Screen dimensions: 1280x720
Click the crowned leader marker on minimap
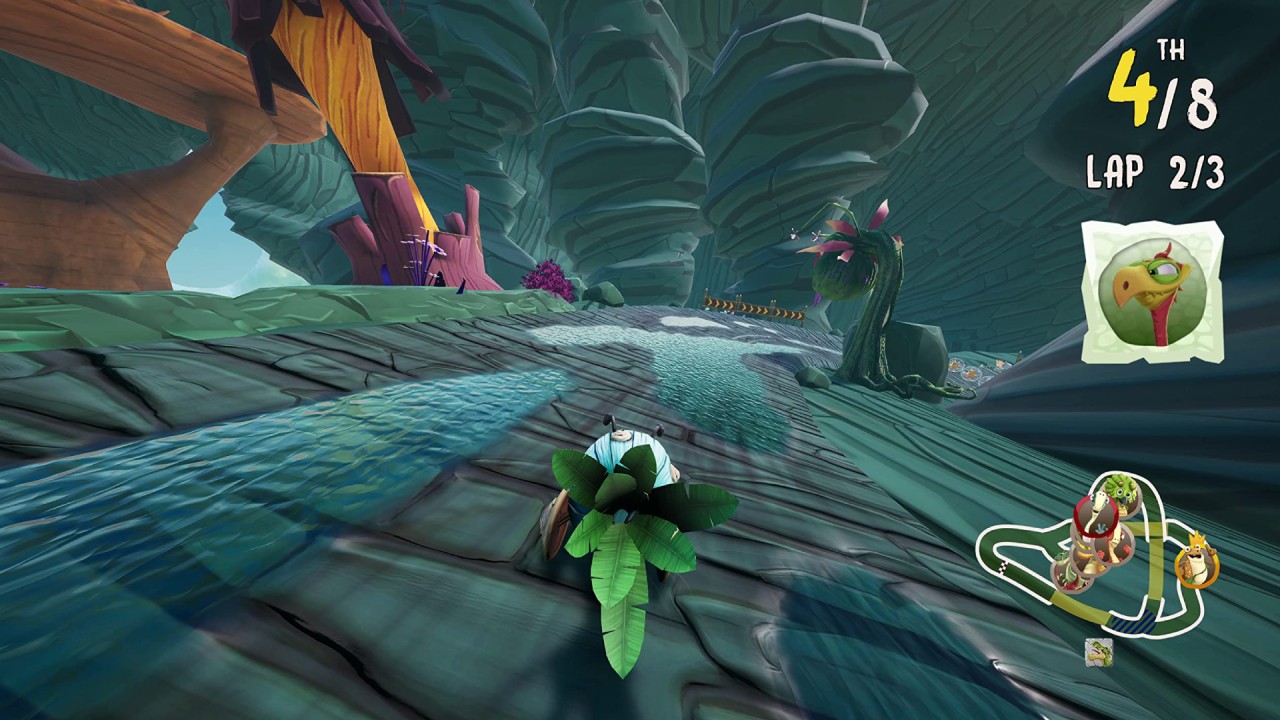point(1194,565)
